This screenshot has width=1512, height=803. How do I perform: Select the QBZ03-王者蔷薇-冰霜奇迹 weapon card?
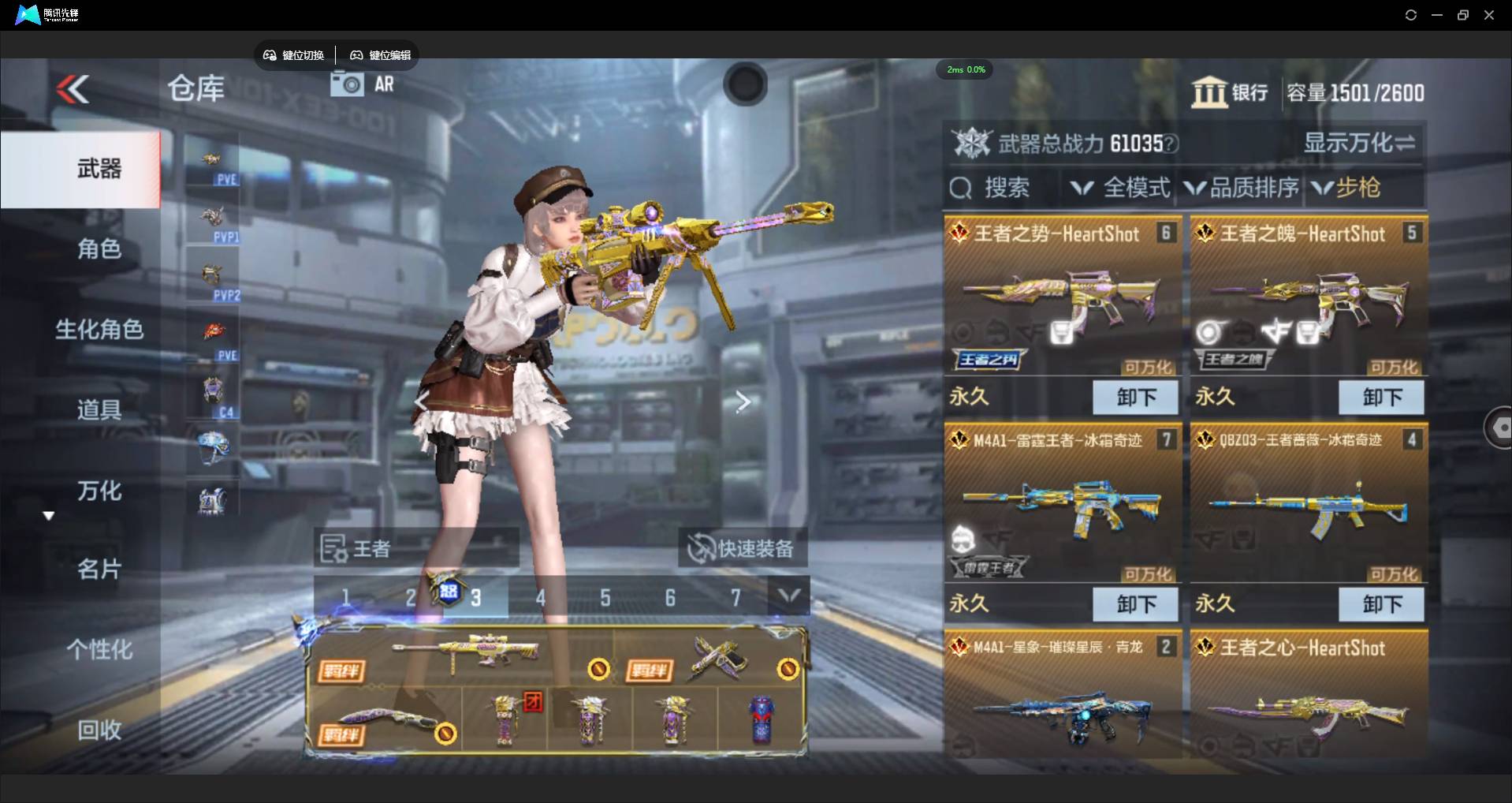coord(1309,505)
